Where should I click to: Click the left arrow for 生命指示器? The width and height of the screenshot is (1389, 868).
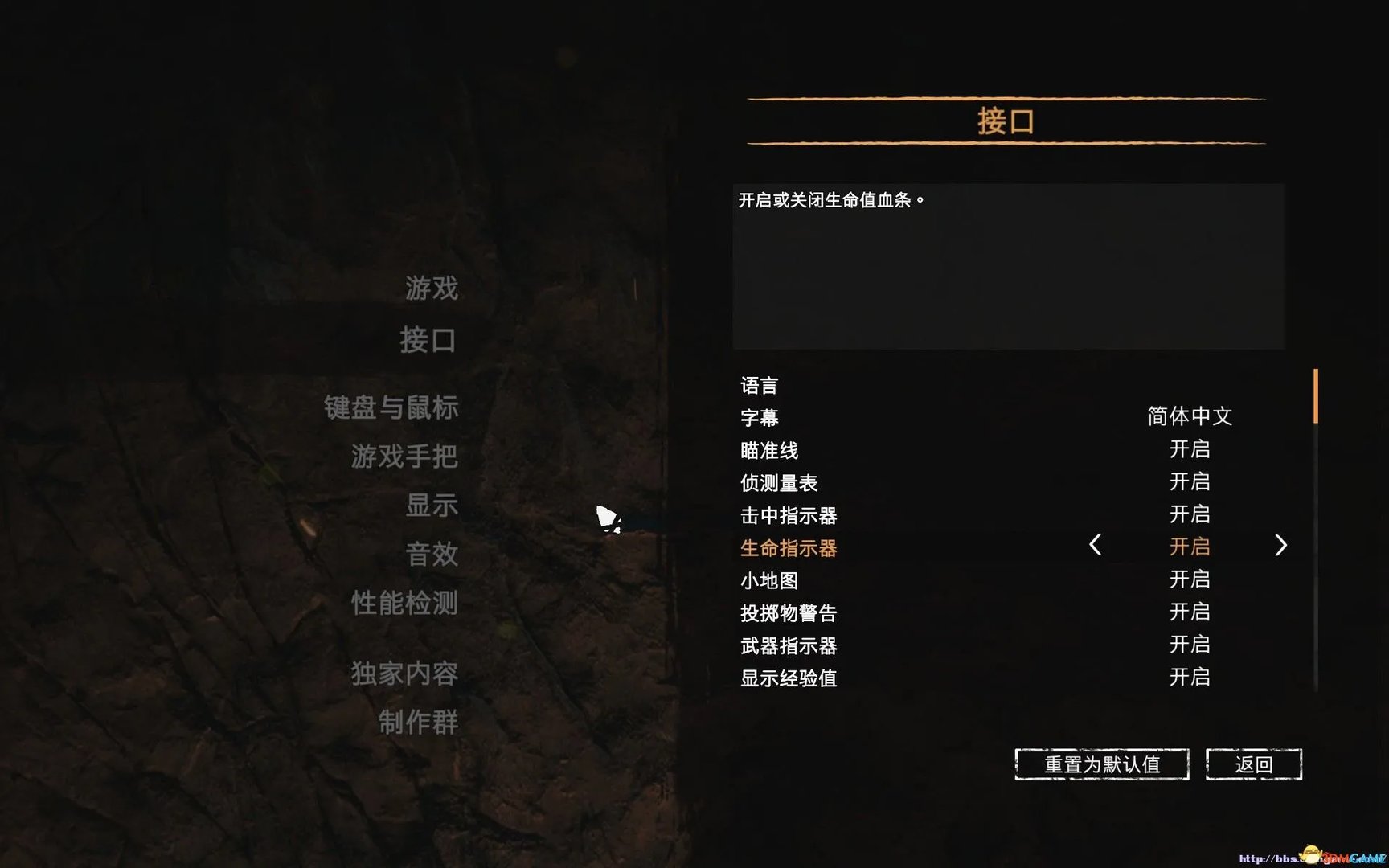point(1096,546)
